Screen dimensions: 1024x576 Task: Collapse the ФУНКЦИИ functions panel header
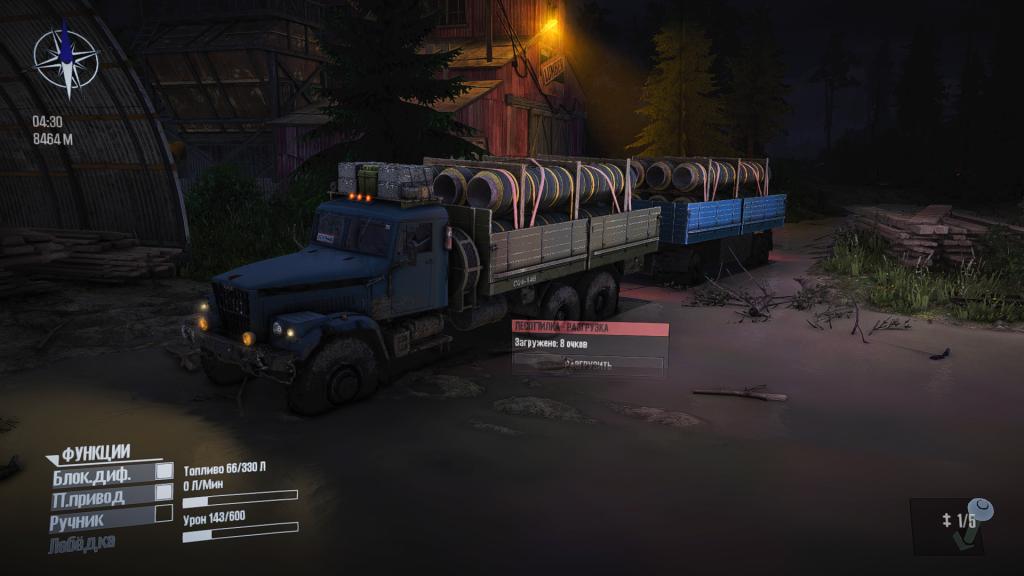point(90,453)
